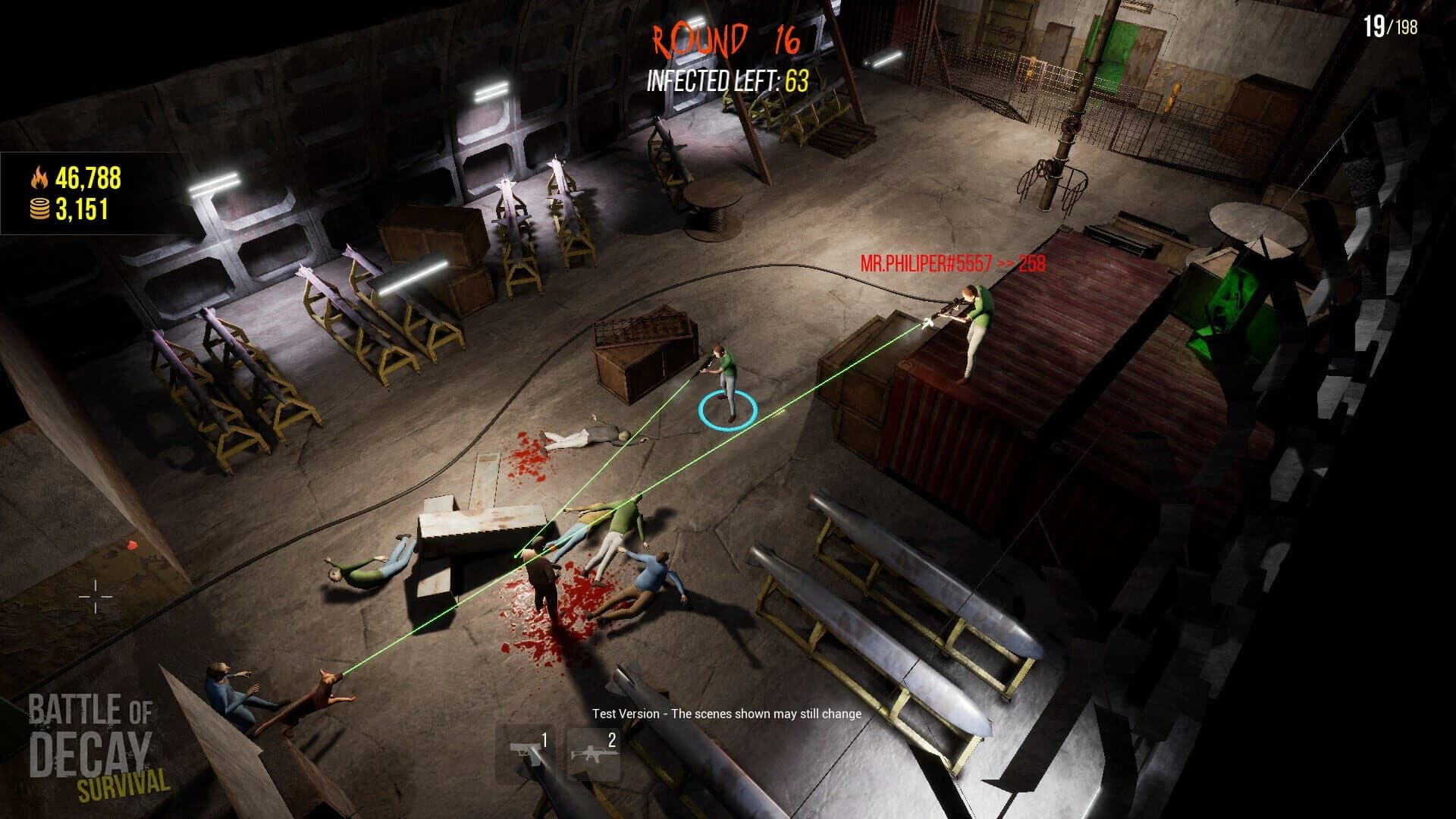Viewport: 1456px width, 819px height.
Task: Toggle the blue selection circle around the player
Action: (x=726, y=409)
